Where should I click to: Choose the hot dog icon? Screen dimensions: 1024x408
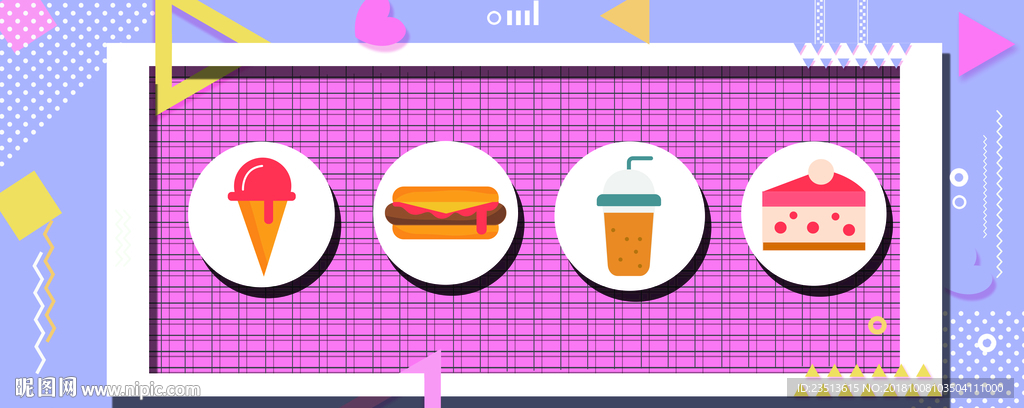pyautogui.click(x=446, y=211)
